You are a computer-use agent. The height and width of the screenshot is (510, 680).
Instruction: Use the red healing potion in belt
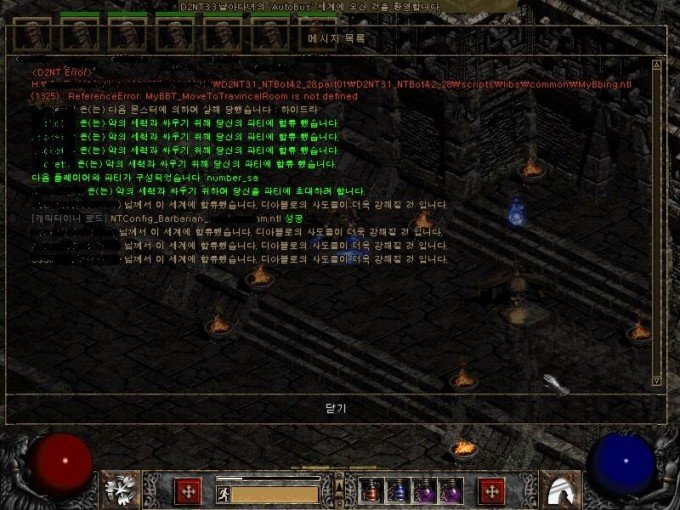pyautogui.click(x=372, y=491)
